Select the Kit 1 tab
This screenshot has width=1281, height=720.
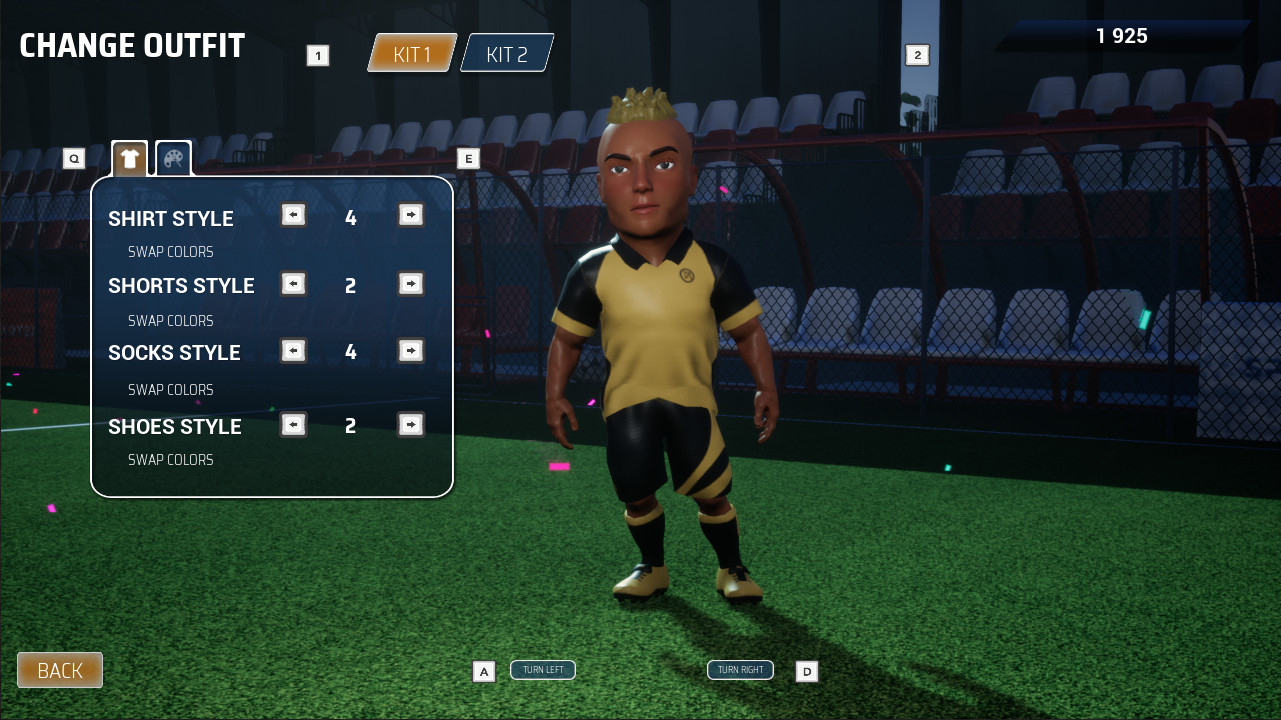413,54
